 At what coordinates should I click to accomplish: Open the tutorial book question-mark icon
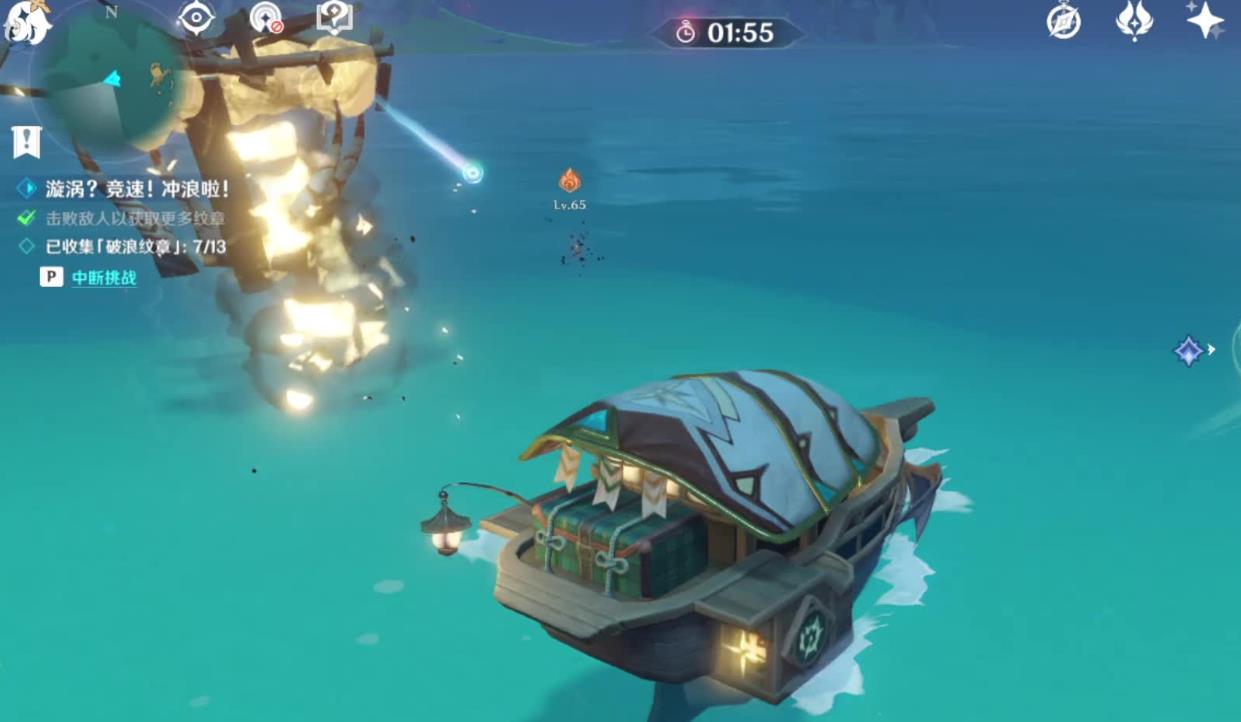click(333, 17)
